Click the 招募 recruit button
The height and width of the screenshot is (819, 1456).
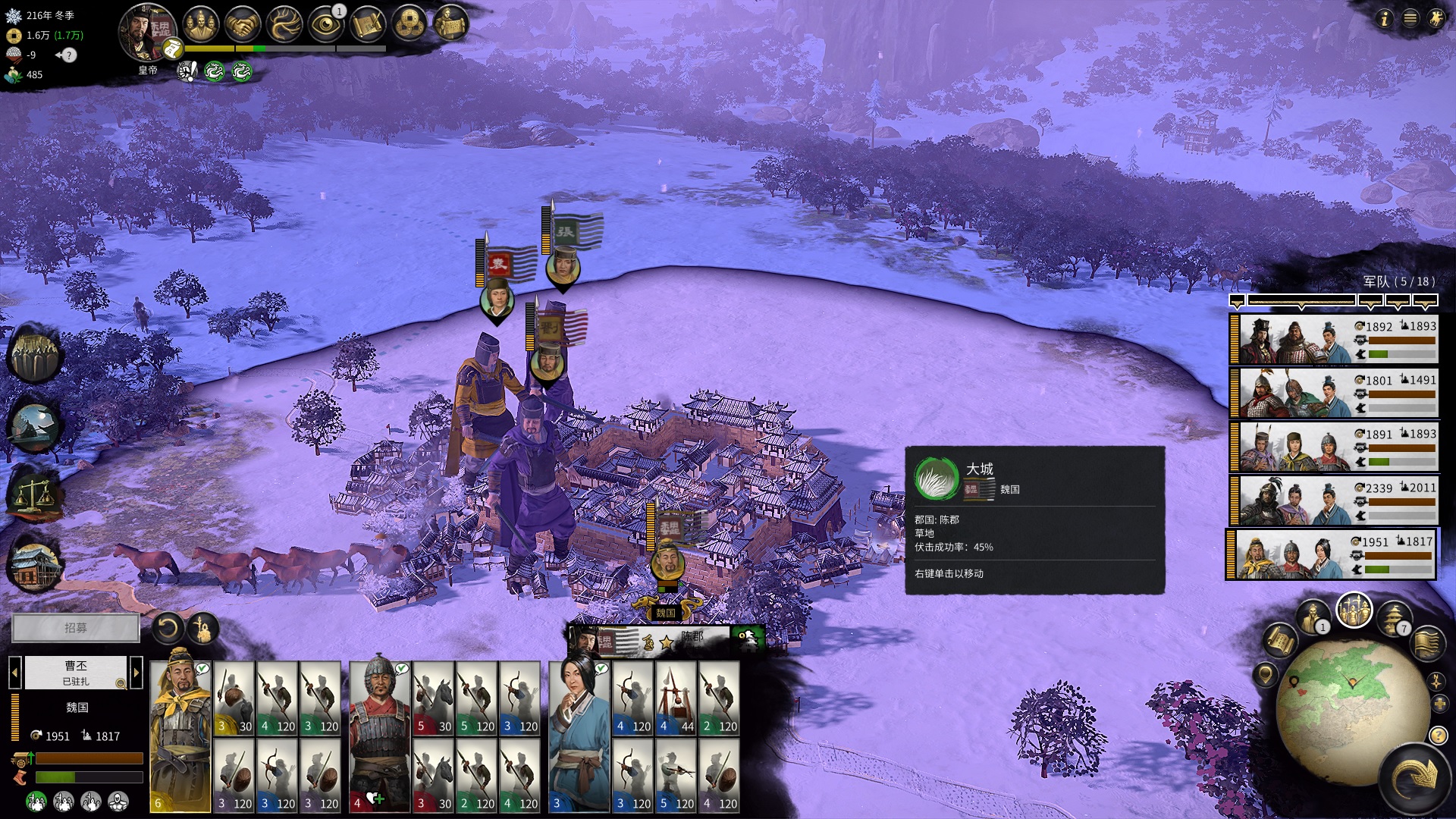(76, 628)
